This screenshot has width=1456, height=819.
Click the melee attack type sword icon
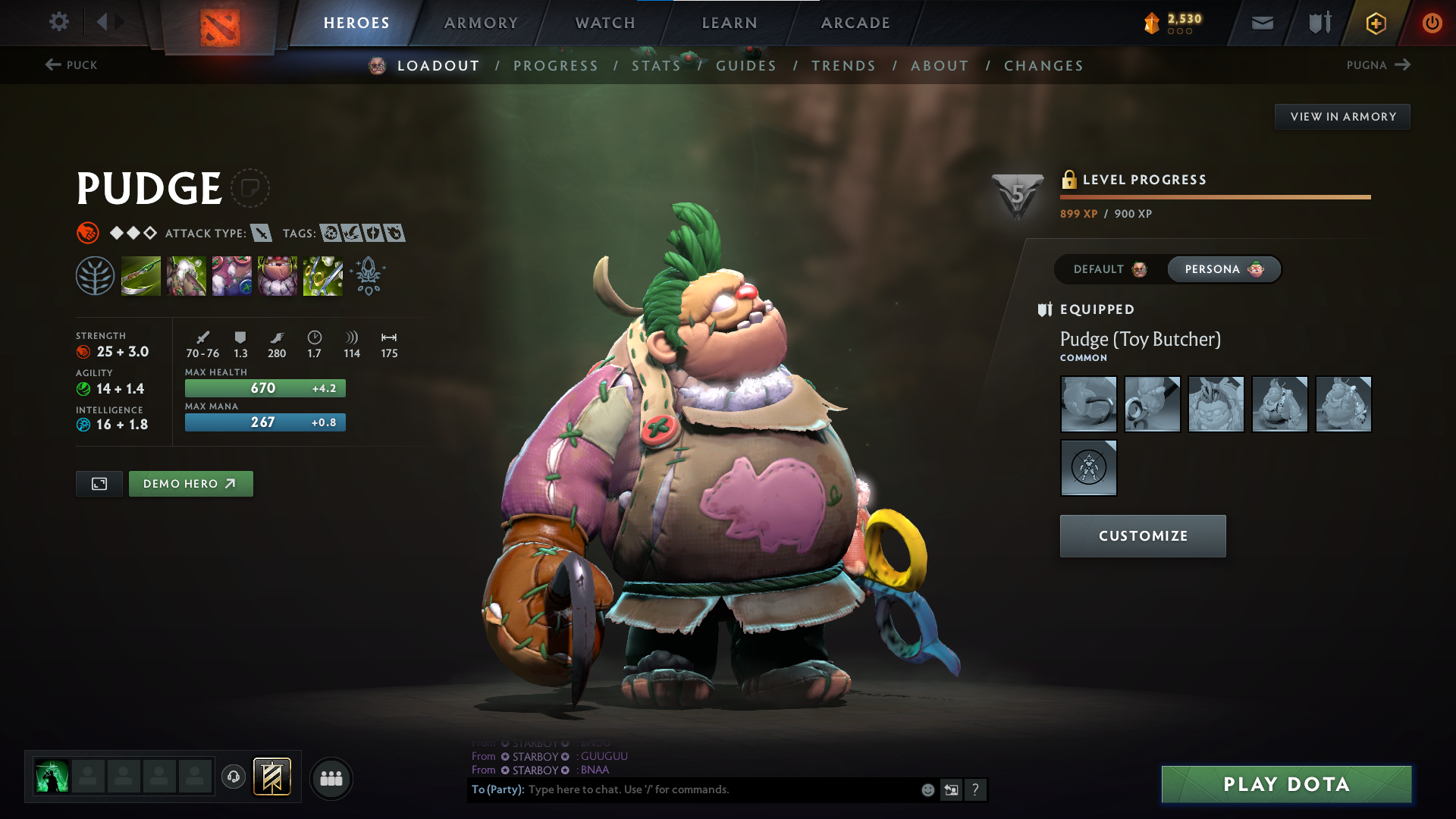262,234
